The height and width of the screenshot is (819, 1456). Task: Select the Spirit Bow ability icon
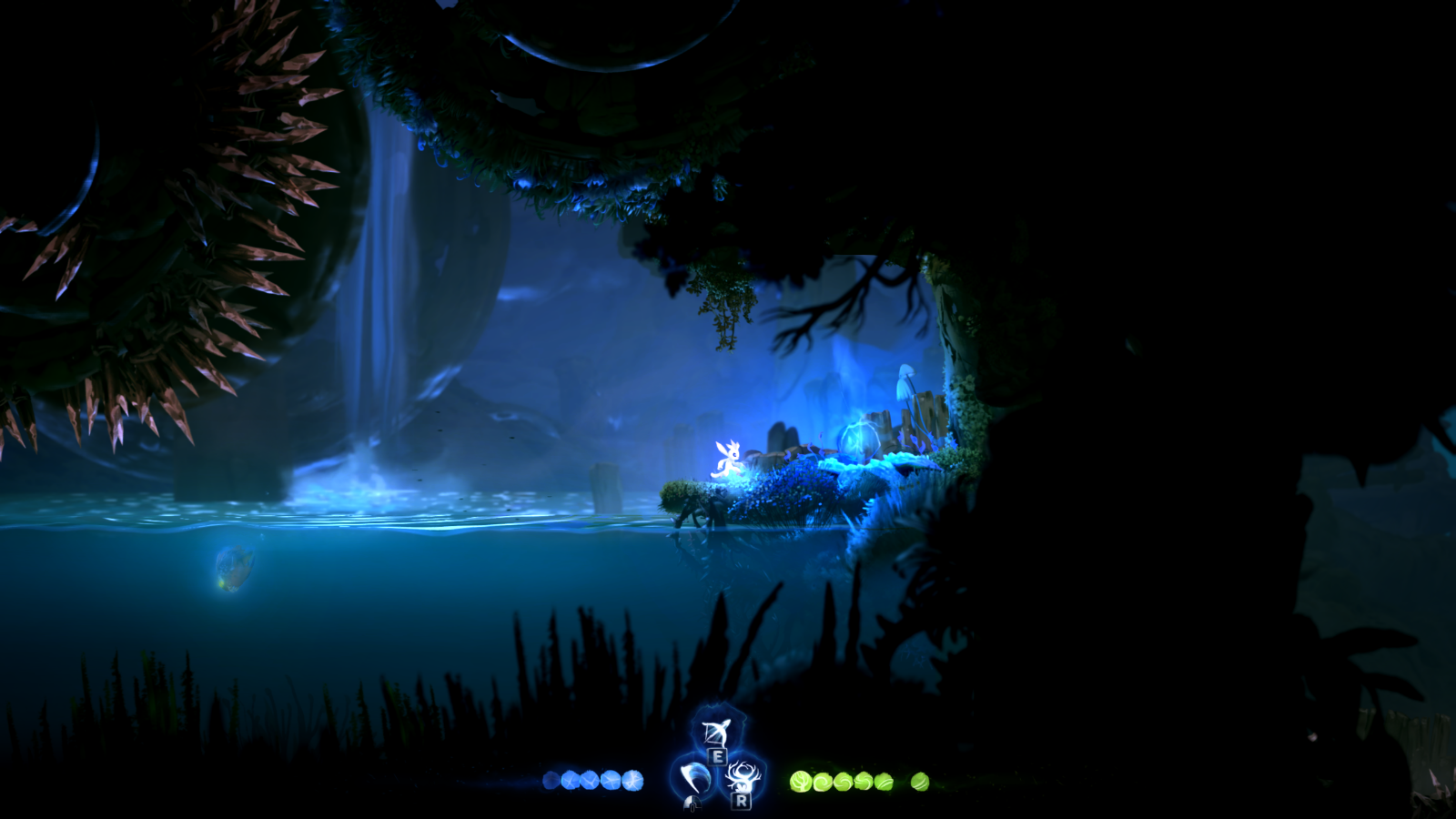(x=715, y=732)
